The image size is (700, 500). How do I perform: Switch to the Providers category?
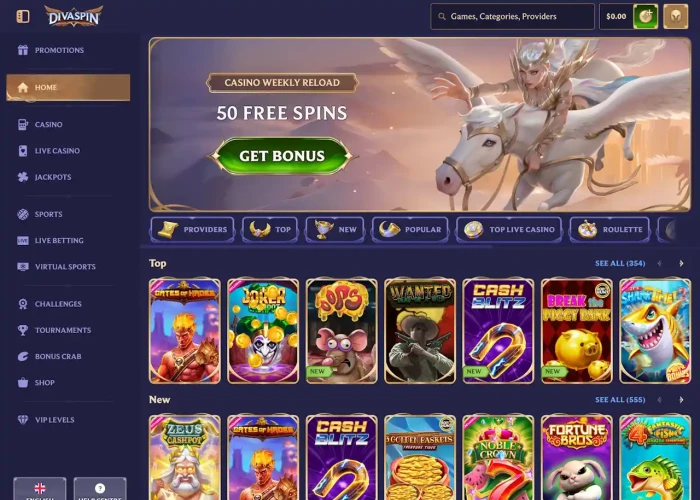pyautogui.click(x=193, y=230)
